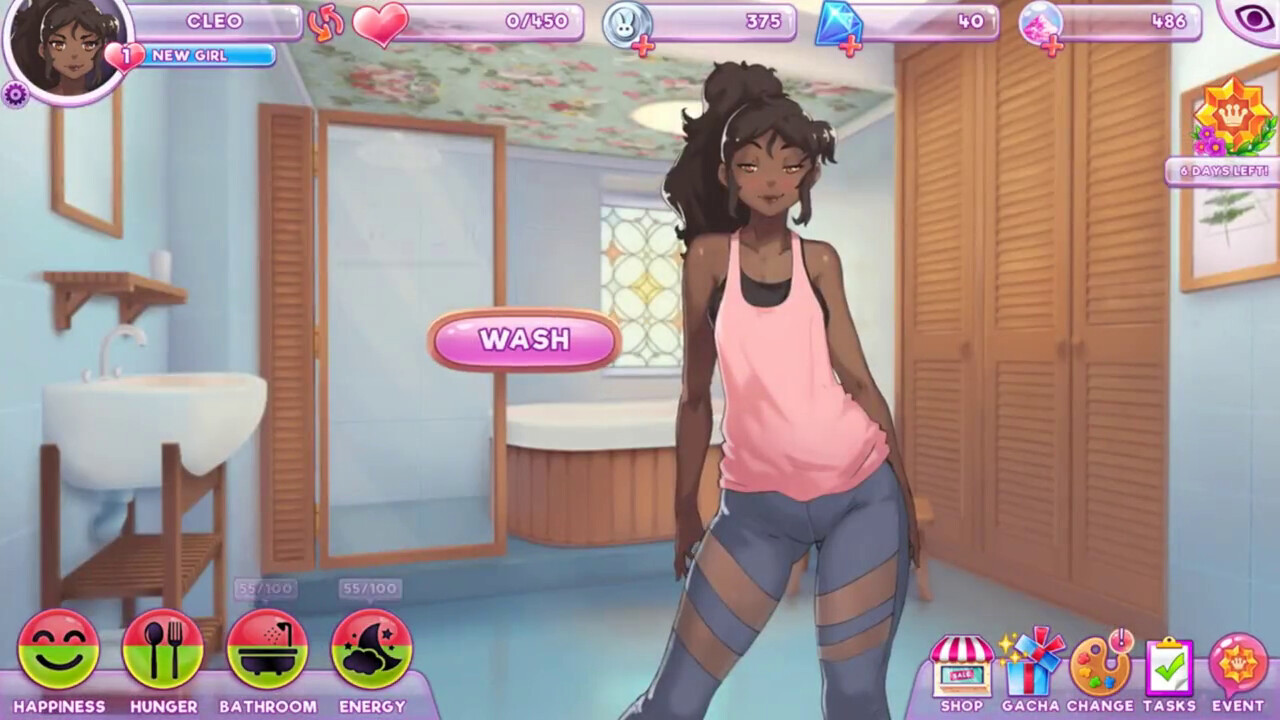This screenshot has height=720, width=1280.
Task: Click the purple settings gear icon
Action: click(14, 95)
